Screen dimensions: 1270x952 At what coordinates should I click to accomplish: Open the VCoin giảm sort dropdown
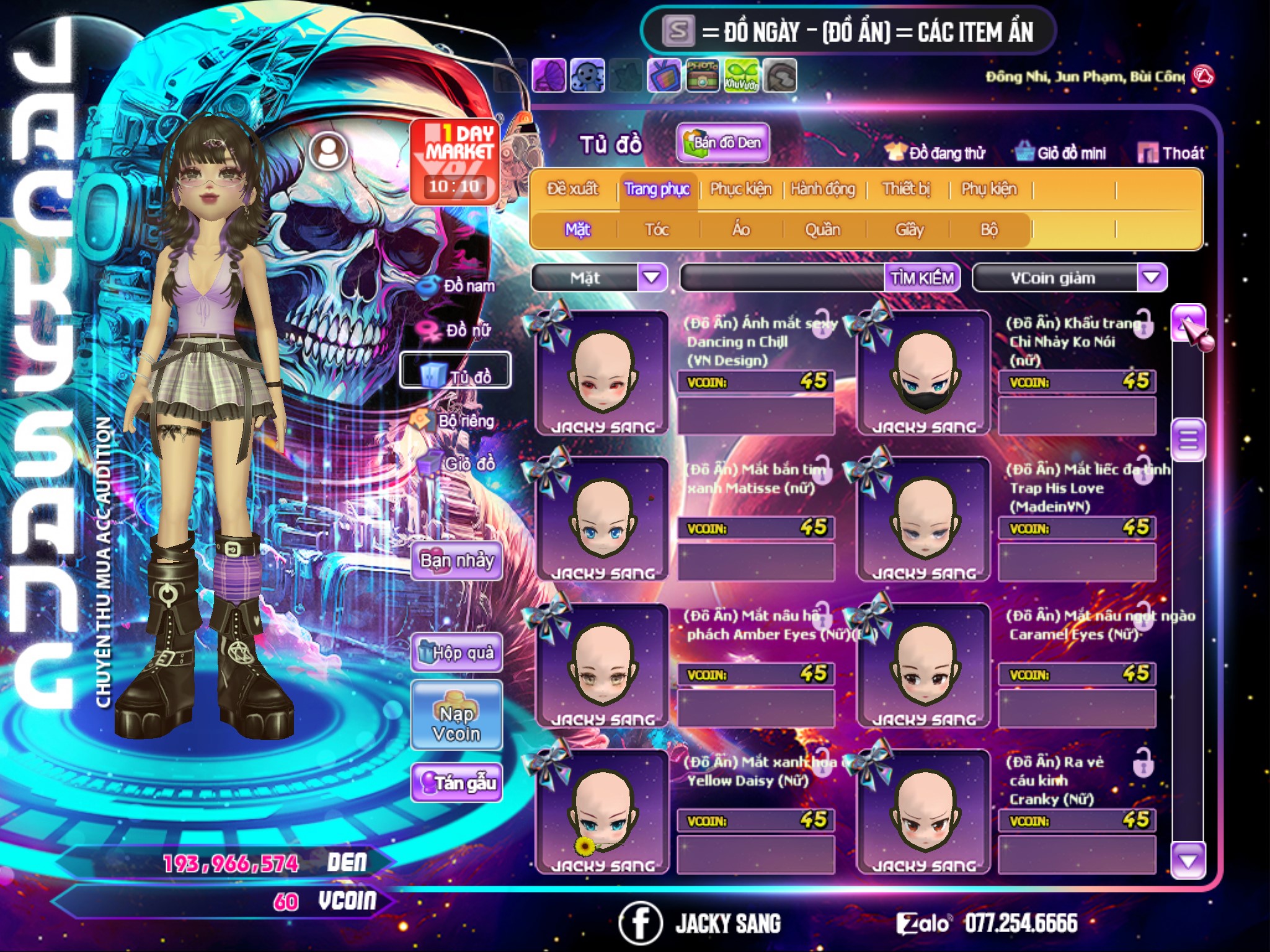1152,277
